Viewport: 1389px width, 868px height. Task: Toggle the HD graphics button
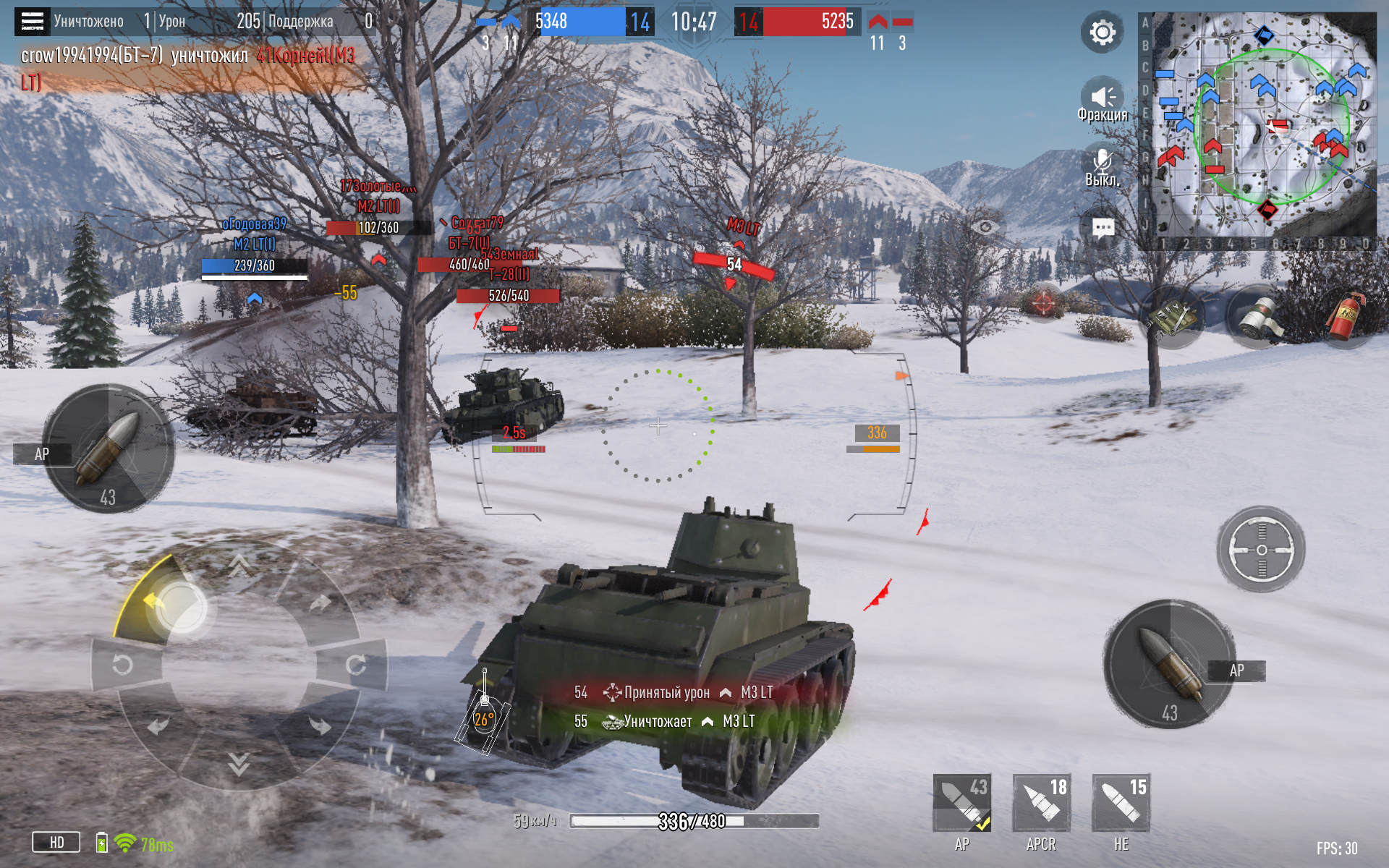[56, 842]
